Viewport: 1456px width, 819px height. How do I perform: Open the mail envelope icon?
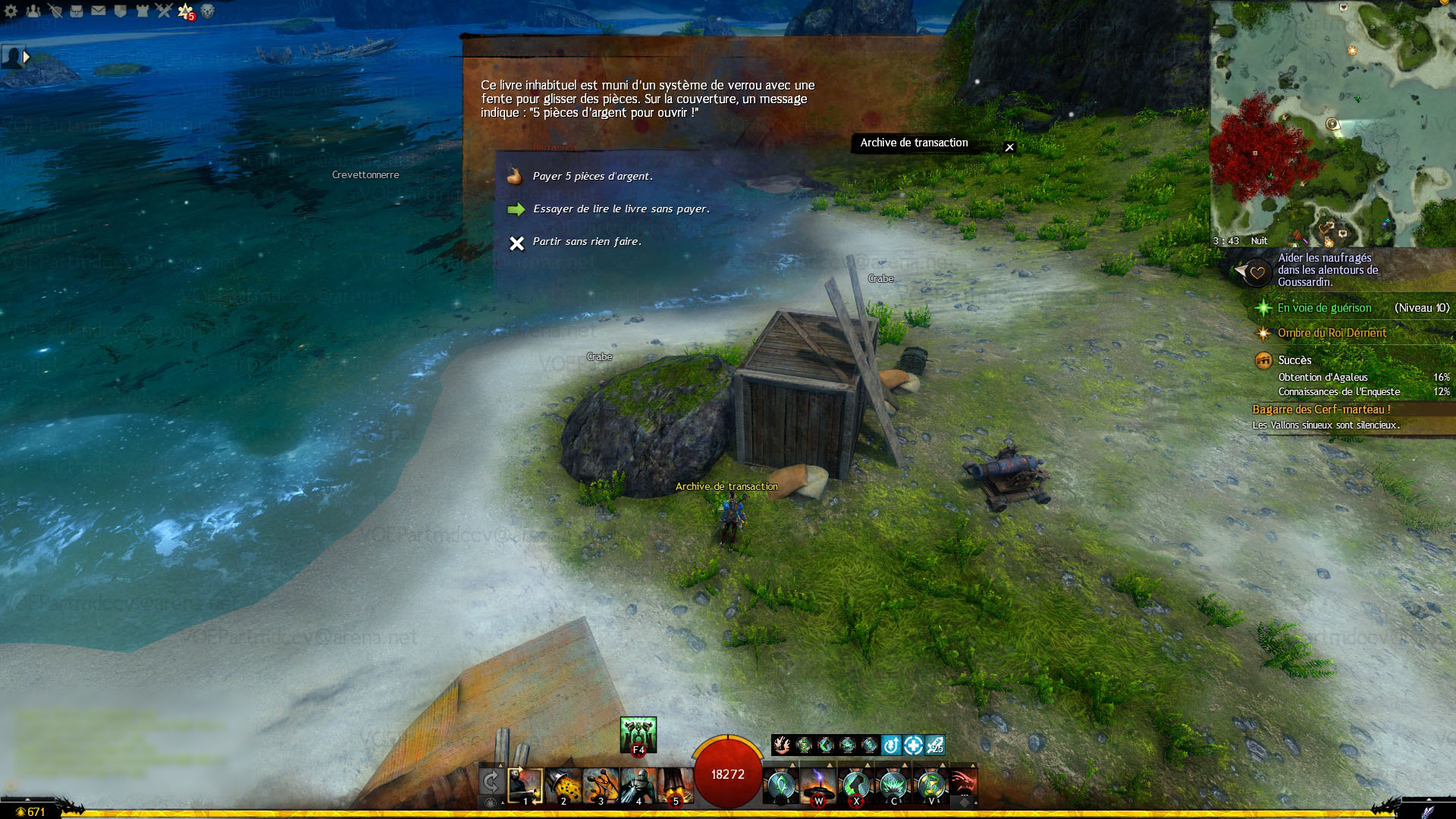click(99, 11)
